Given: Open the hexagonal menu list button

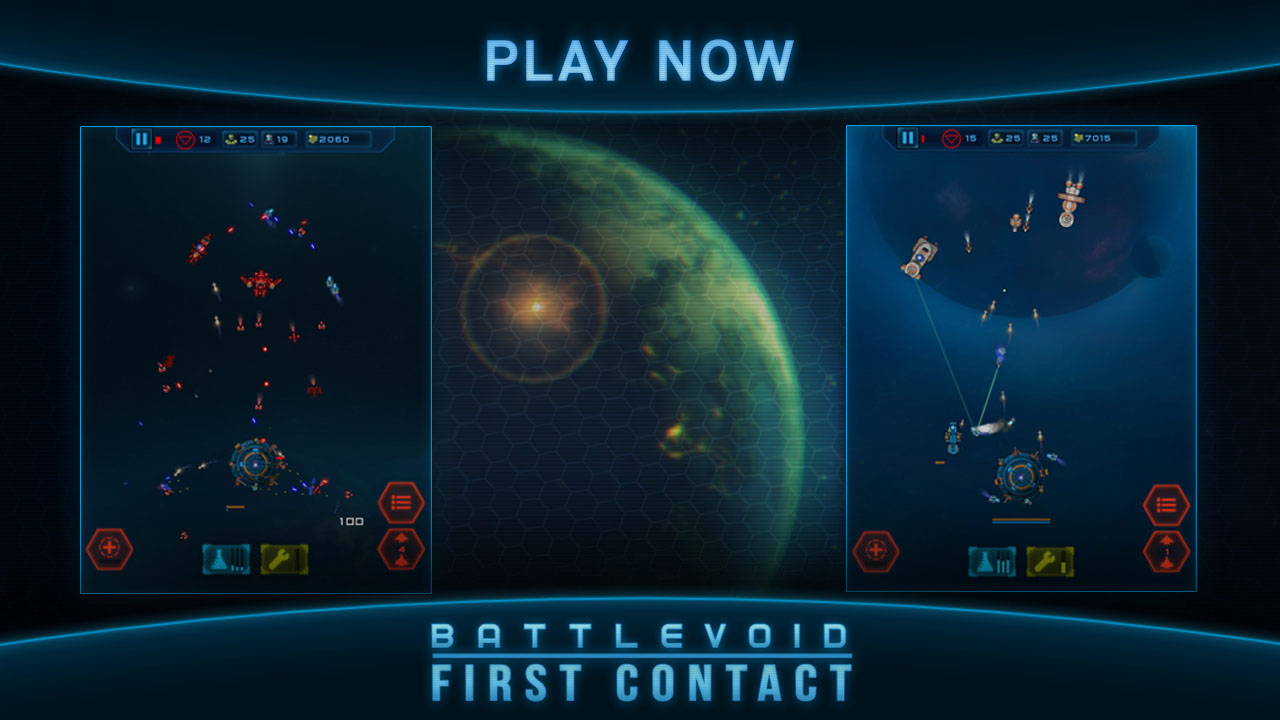Looking at the screenshot, I should pos(399,501).
